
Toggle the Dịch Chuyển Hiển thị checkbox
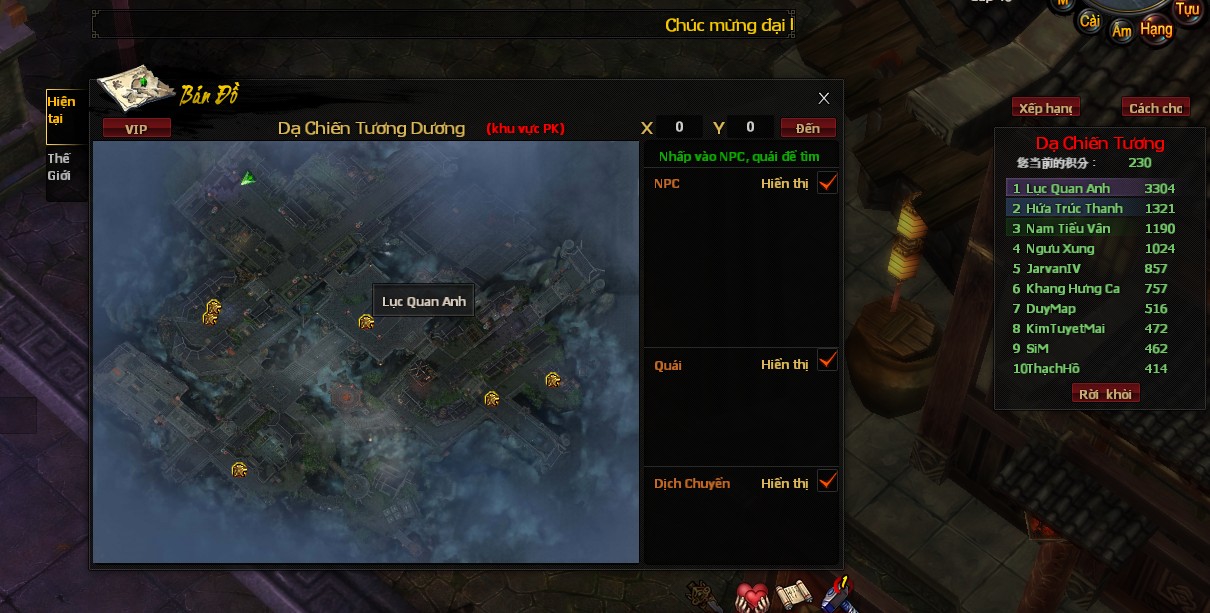(827, 481)
